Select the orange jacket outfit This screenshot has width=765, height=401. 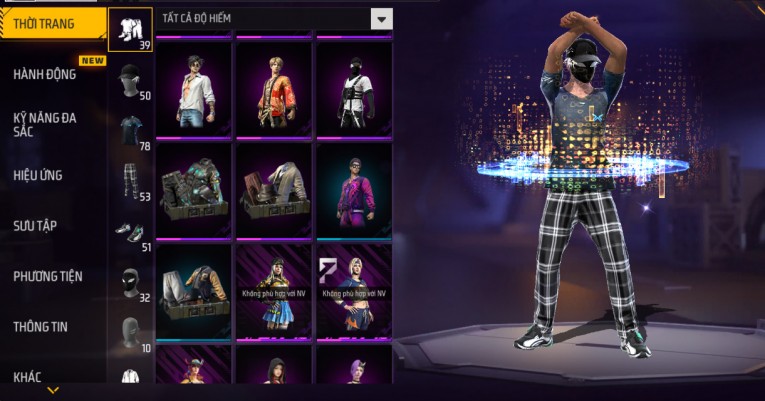pyautogui.click(x=274, y=89)
